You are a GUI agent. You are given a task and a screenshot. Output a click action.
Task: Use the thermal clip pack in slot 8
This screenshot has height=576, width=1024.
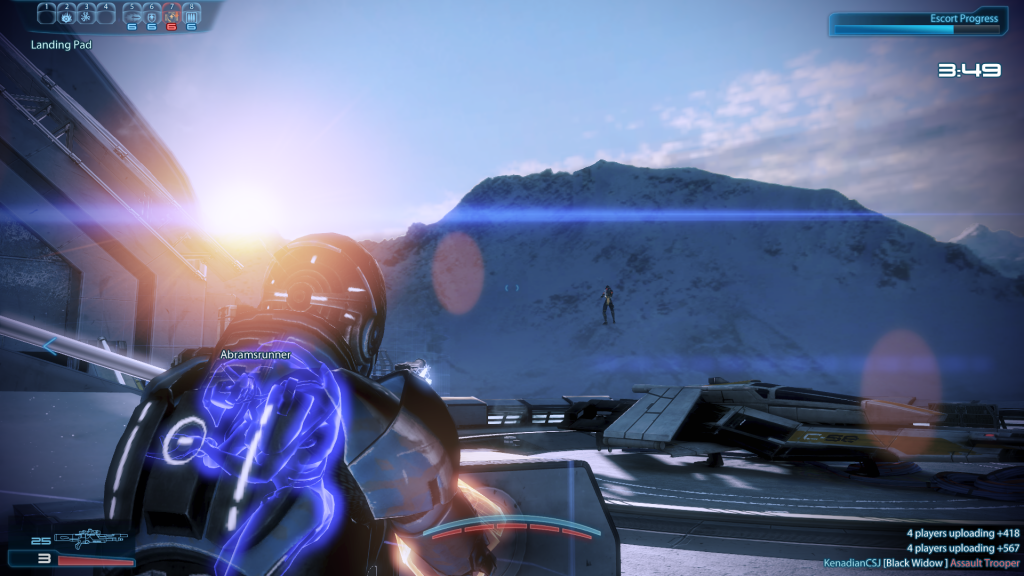pos(191,16)
